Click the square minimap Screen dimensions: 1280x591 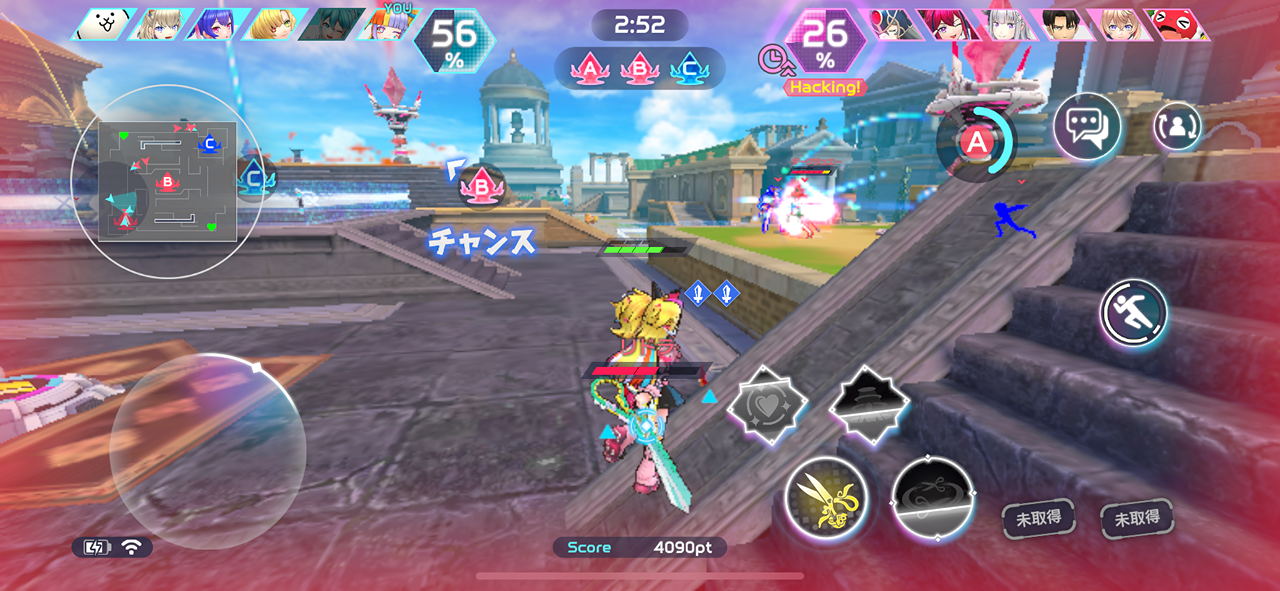[x=168, y=181]
